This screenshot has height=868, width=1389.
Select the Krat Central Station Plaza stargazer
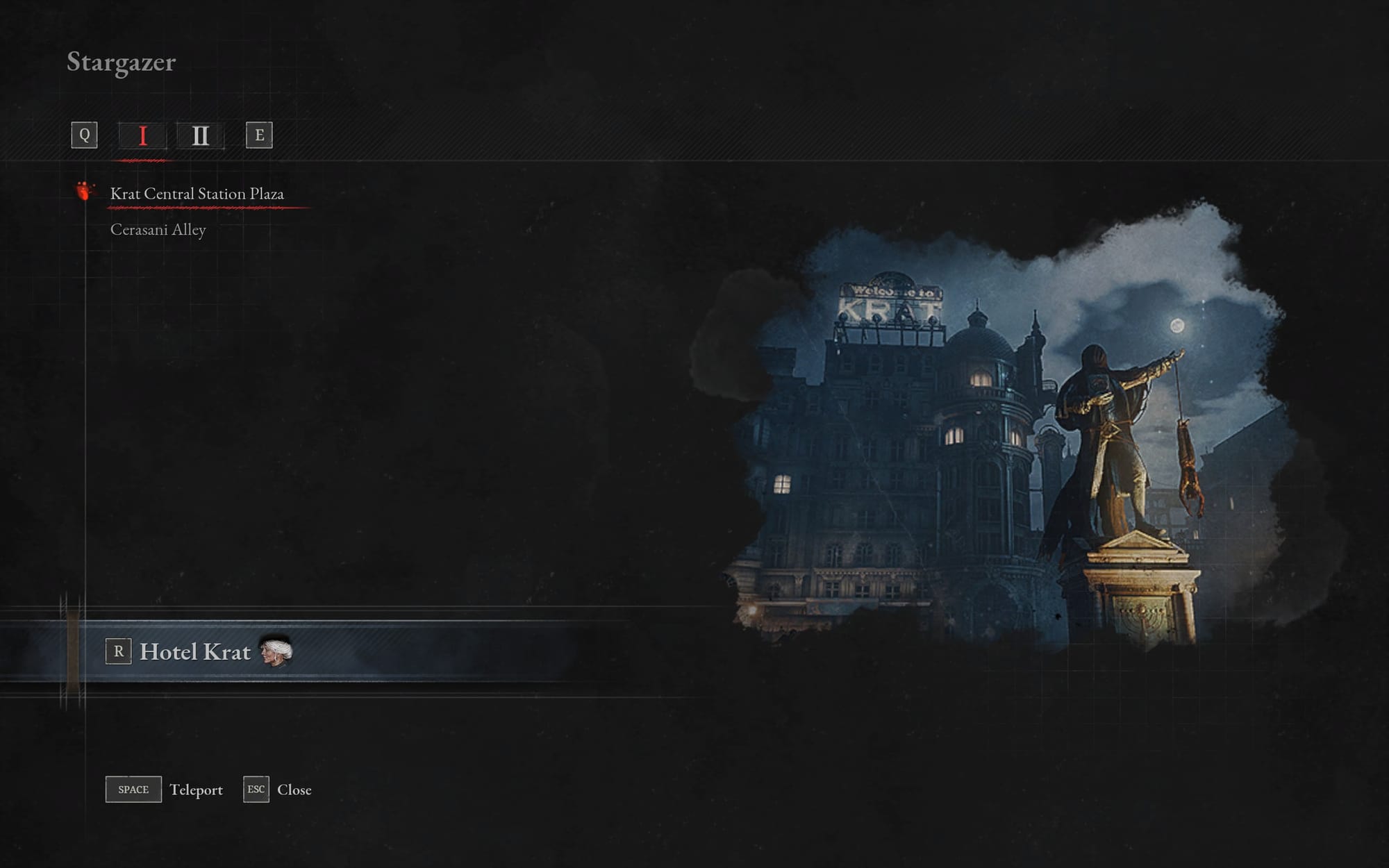[x=197, y=194]
